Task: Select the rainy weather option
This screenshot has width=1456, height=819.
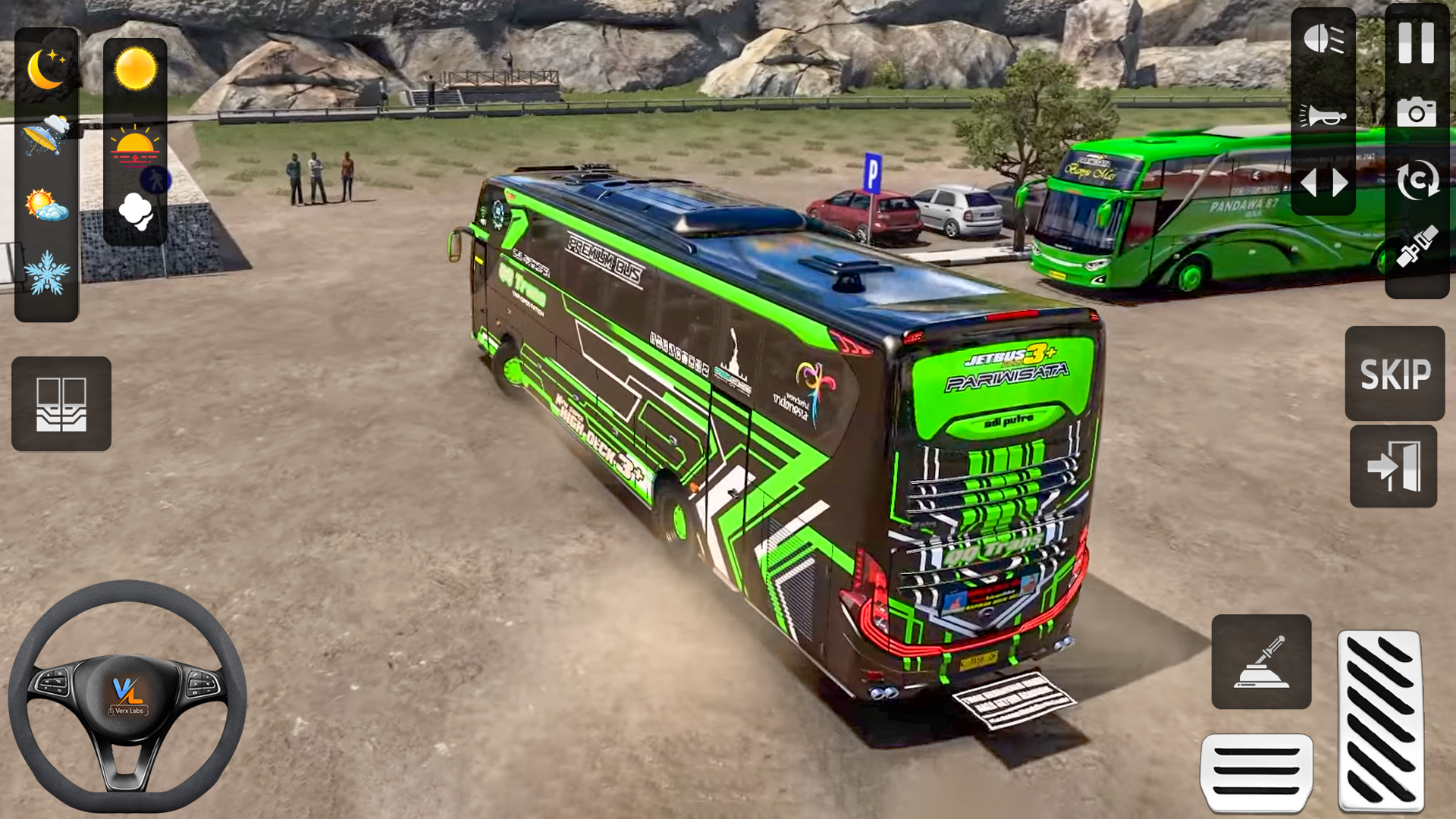Action: click(x=48, y=133)
